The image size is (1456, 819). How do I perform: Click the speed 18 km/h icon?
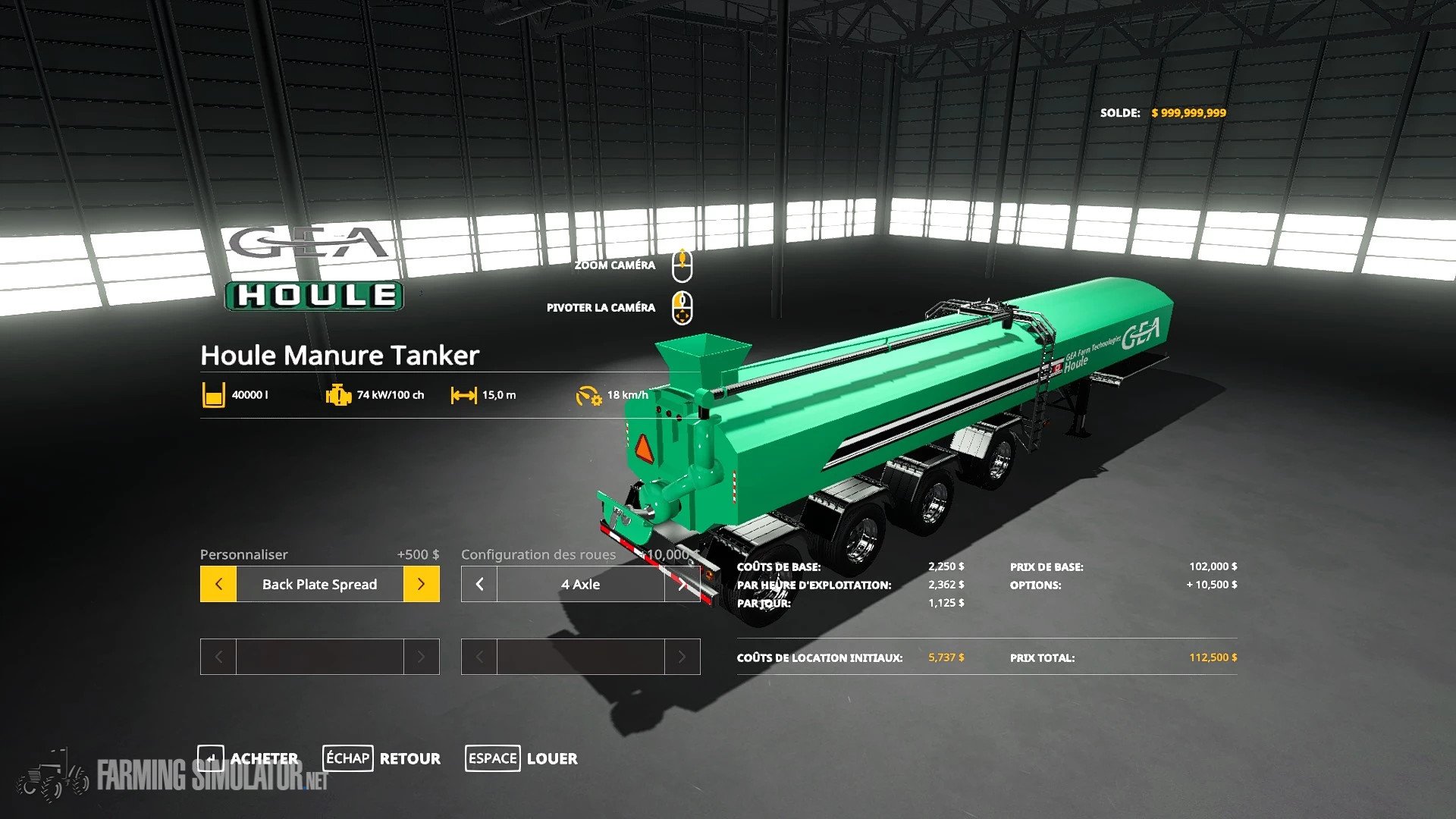[x=588, y=394]
